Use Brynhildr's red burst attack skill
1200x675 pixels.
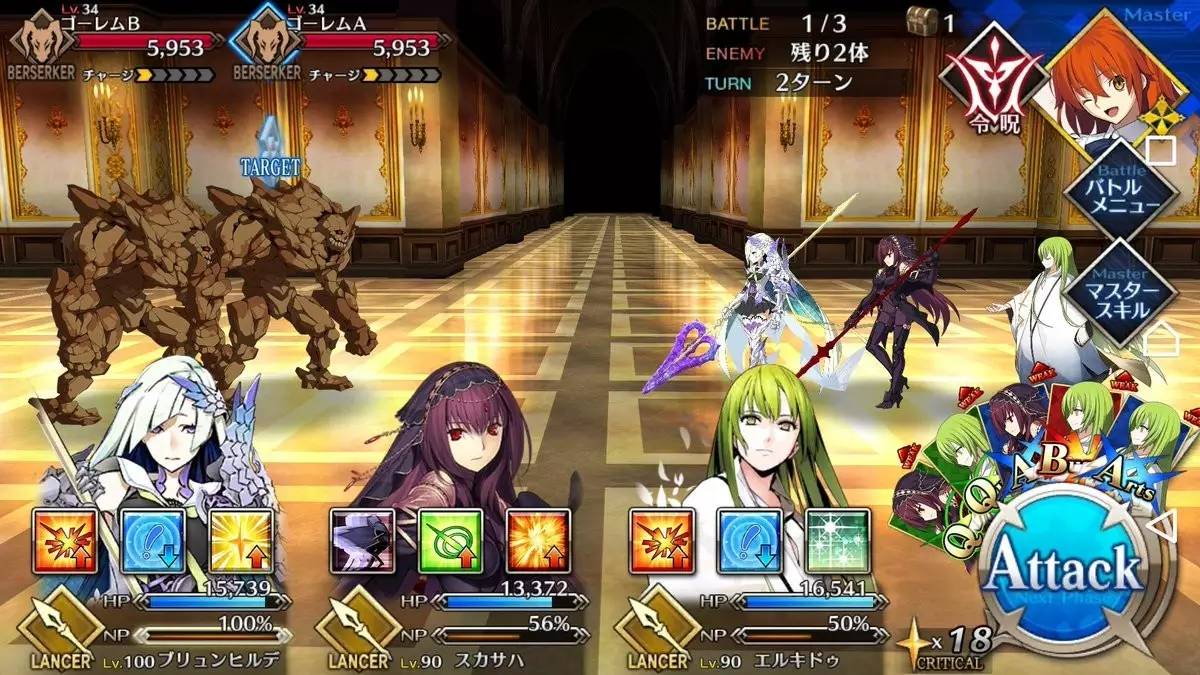tap(65, 541)
